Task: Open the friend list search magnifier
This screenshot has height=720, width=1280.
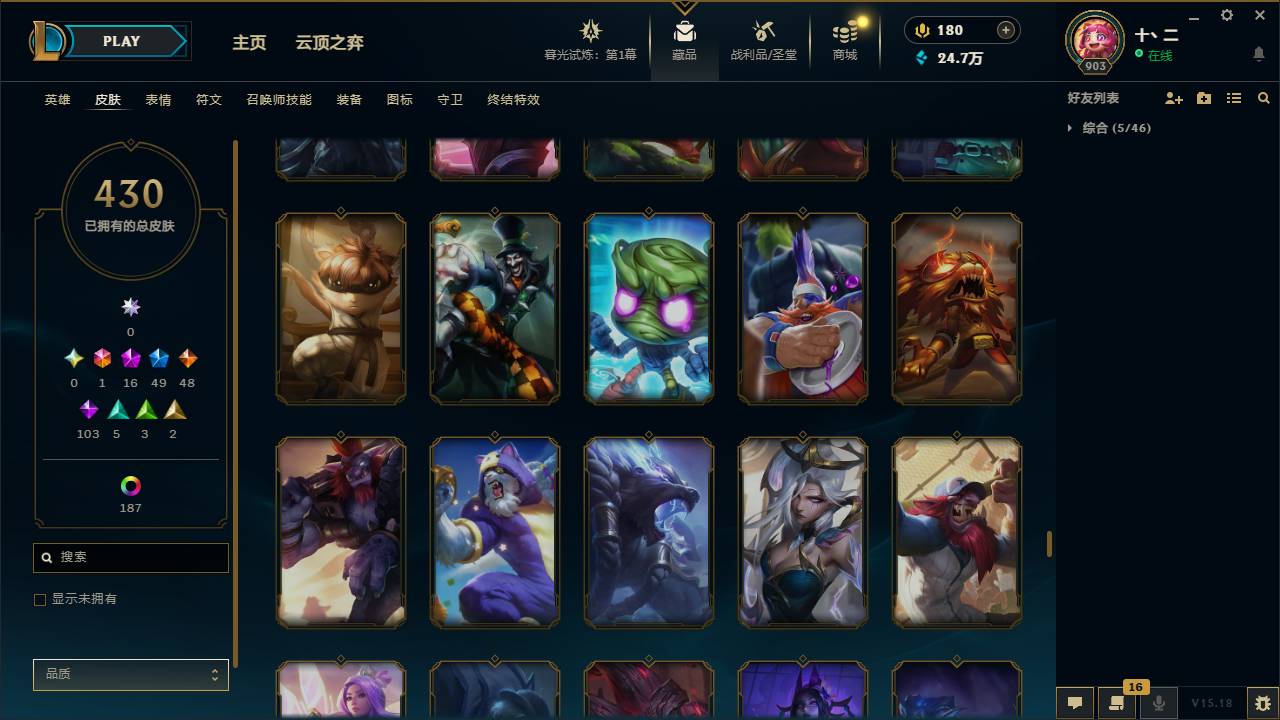Action: 1264,97
